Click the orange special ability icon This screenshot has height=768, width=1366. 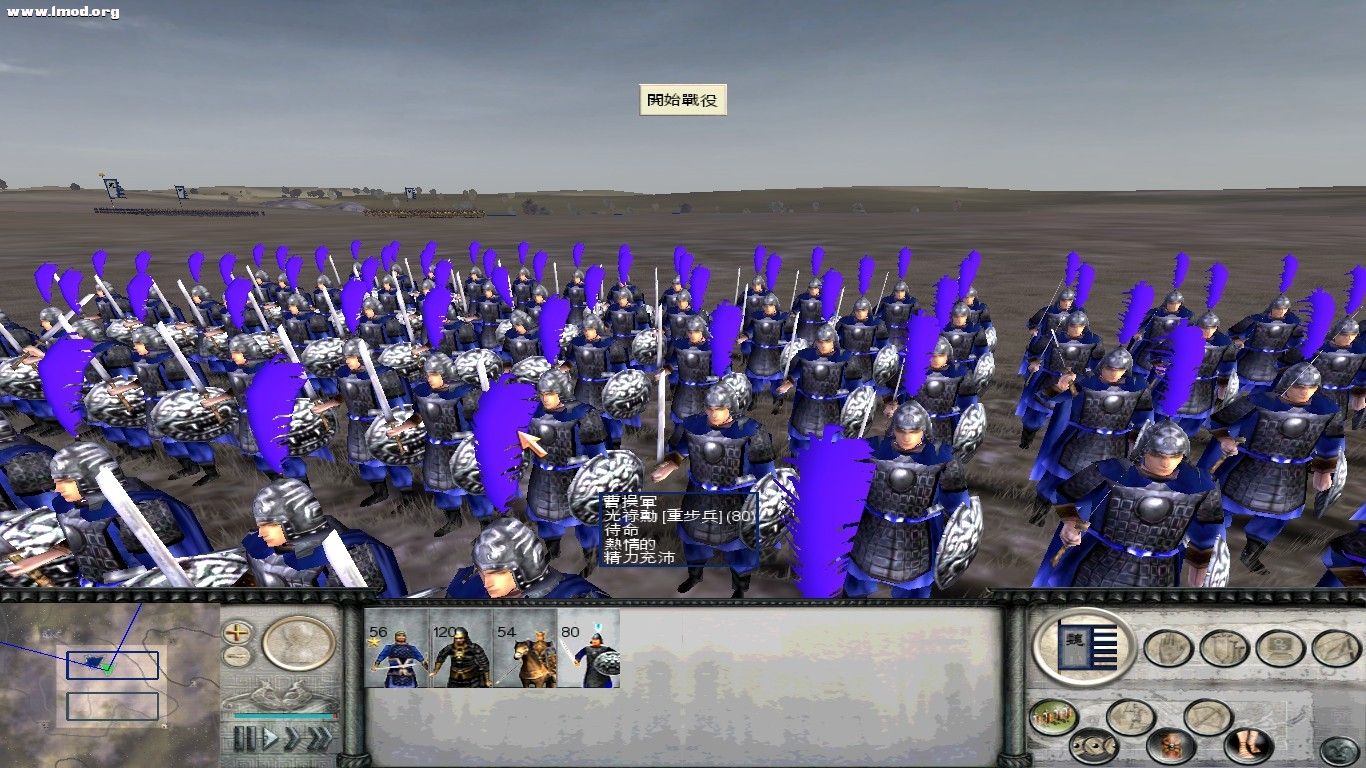[1169, 745]
